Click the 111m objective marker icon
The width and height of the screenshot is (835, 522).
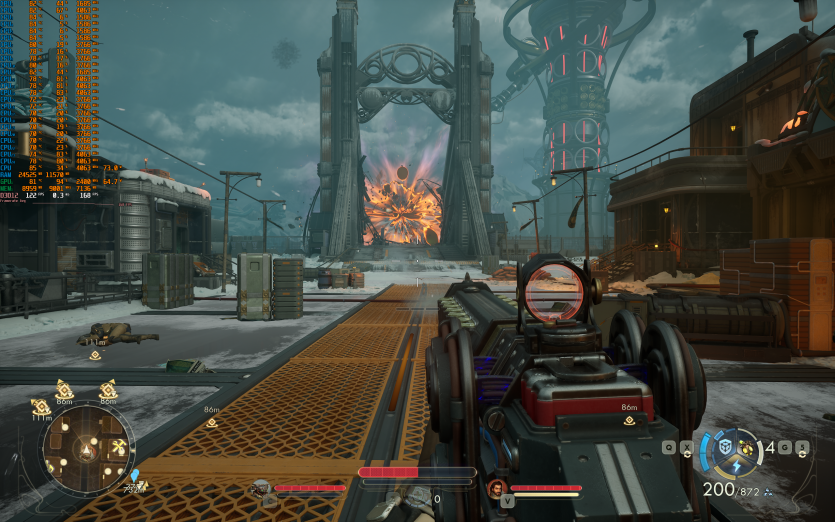(x=41, y=407)
